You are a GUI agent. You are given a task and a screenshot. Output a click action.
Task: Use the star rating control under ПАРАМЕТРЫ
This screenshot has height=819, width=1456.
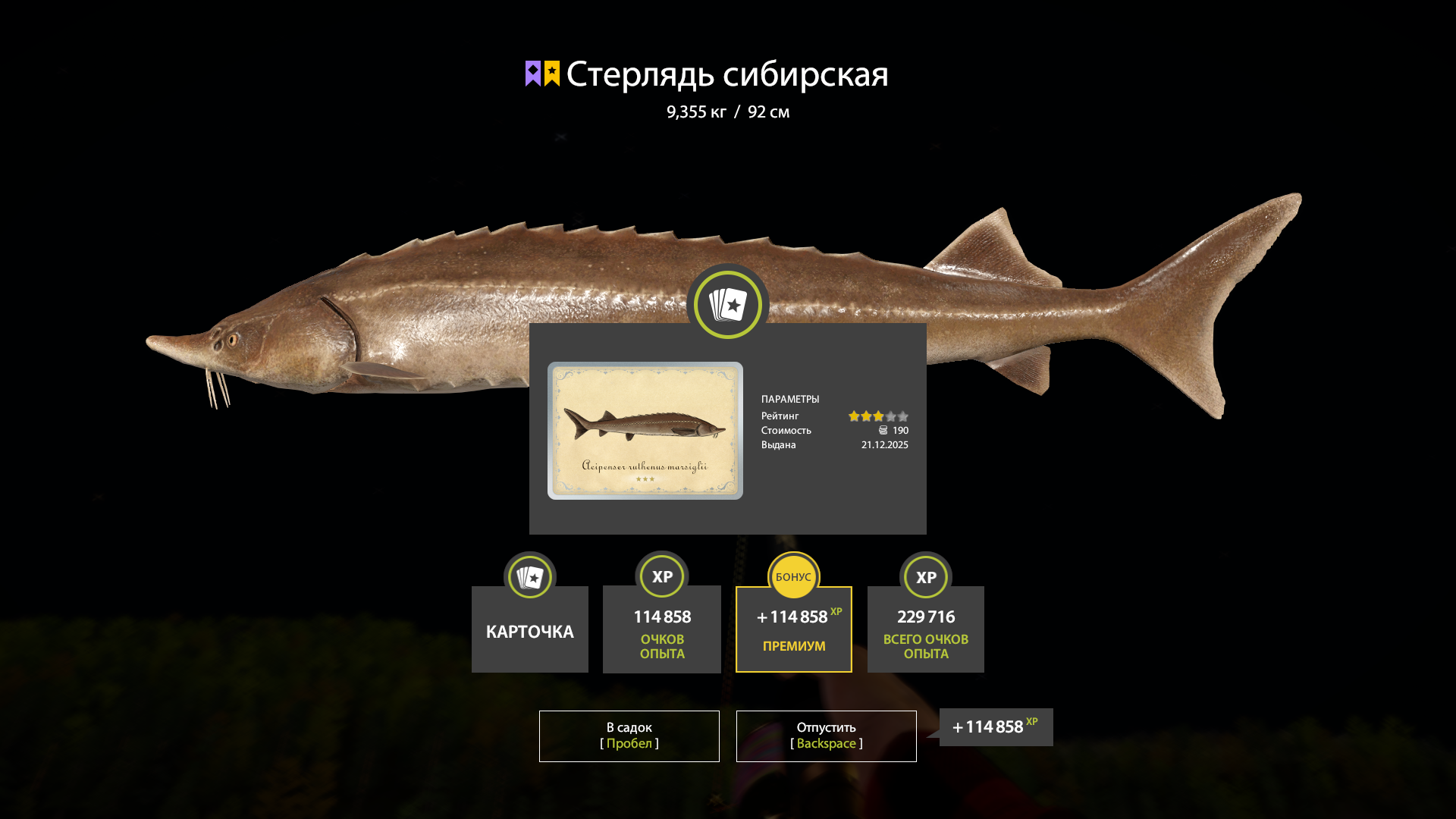coord(878,416)
